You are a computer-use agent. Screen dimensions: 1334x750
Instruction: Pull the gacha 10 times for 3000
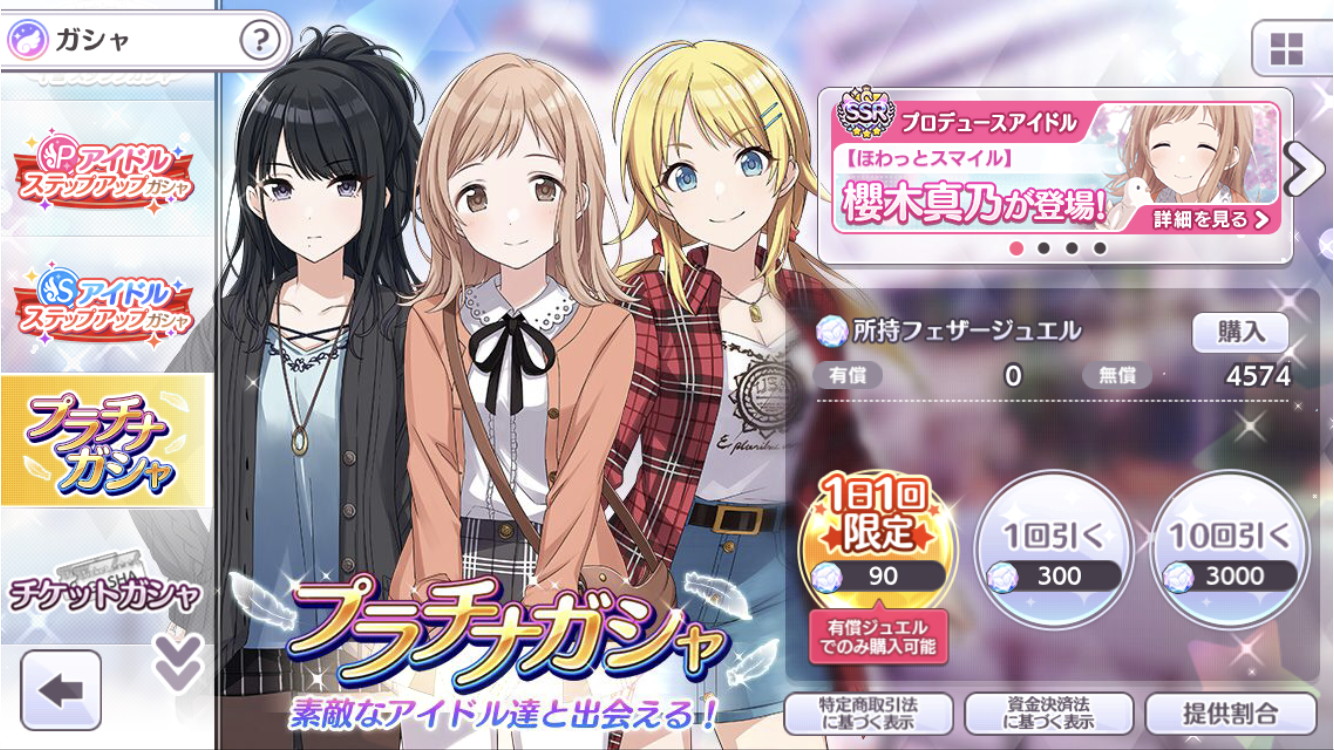pos(1230,546)
